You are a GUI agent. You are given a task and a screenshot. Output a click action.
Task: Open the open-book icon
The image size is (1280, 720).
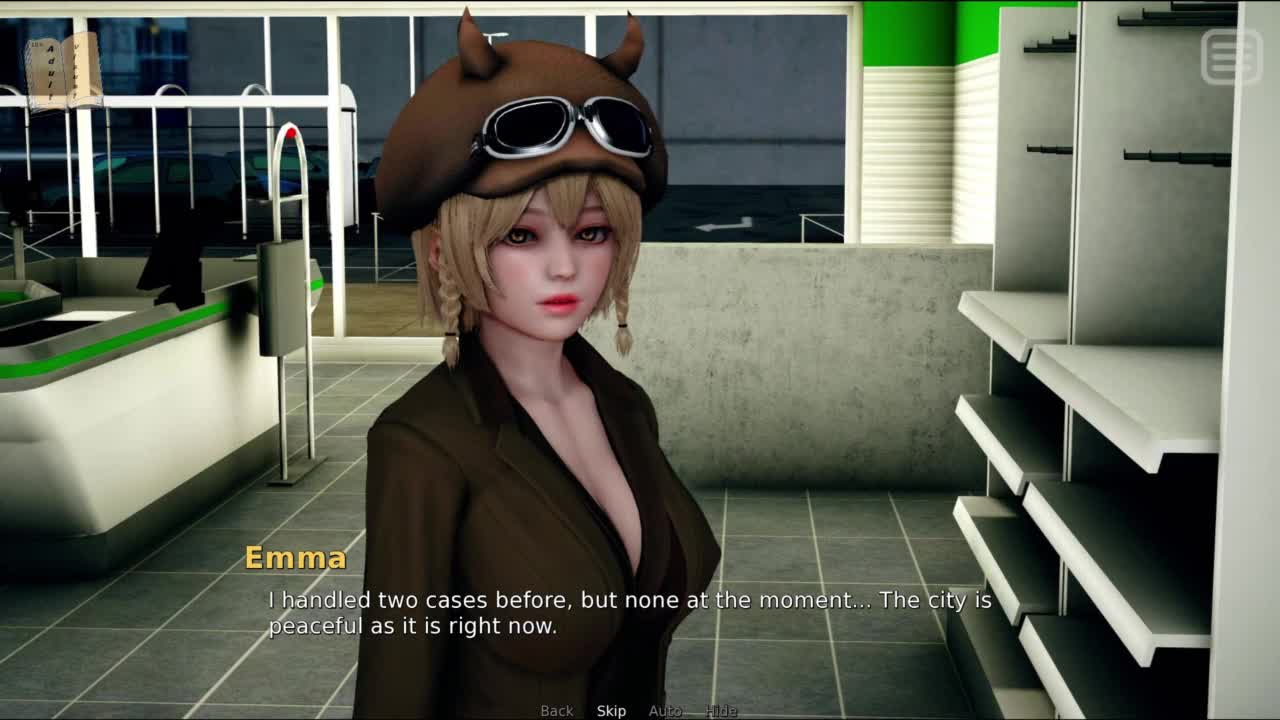[x=63, y=72]
